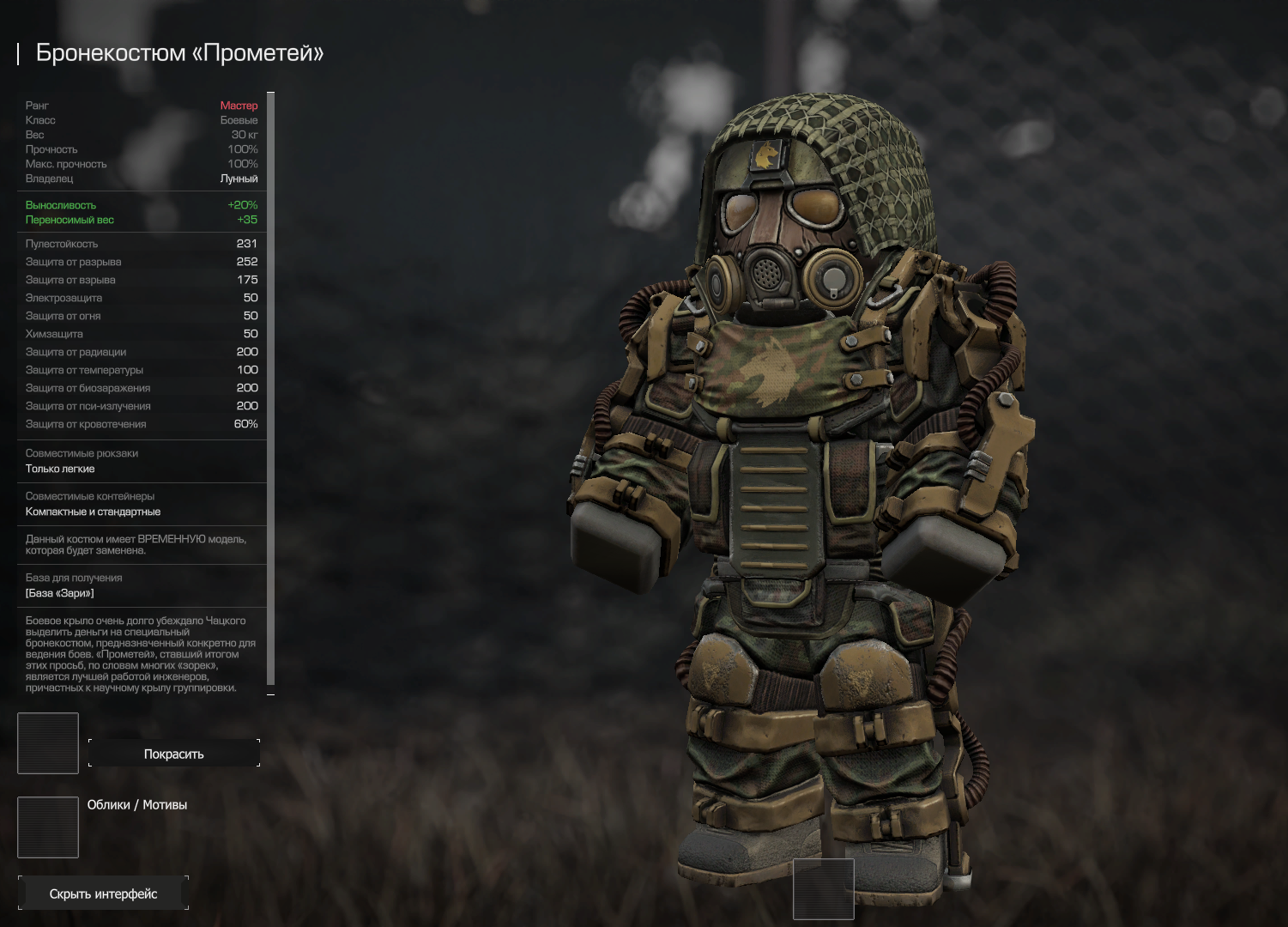Open the Облики / Мотивы slot

(48, 827)
